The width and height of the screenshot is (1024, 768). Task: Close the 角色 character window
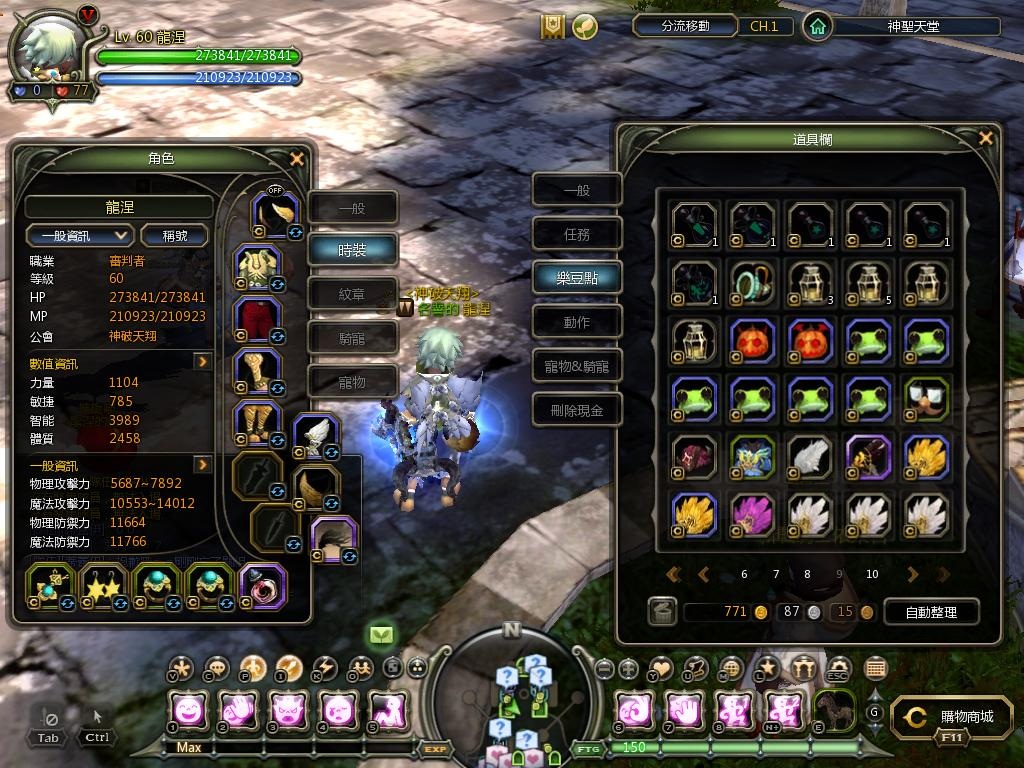296,159
